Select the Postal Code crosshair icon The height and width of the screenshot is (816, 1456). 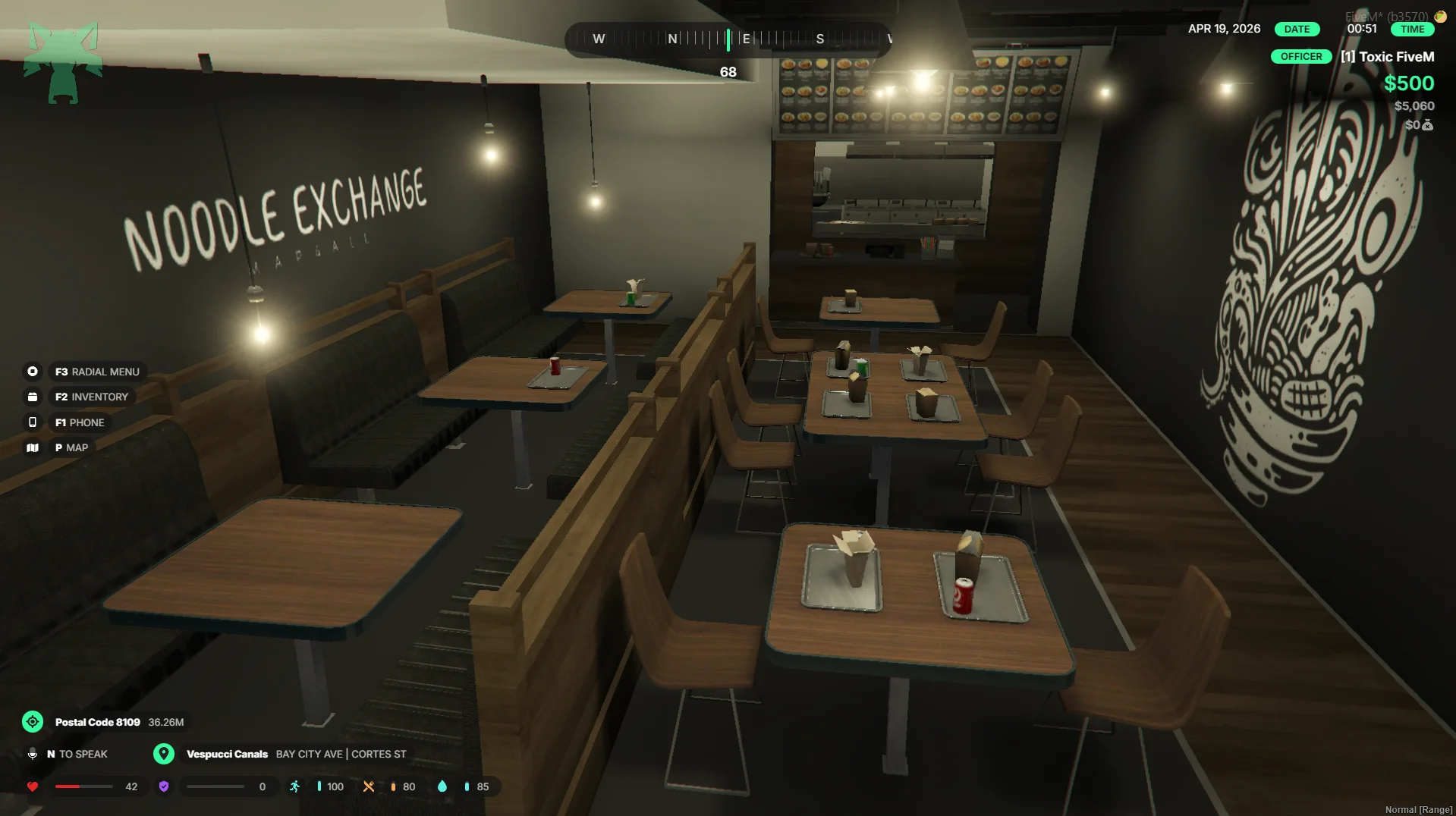33,722
